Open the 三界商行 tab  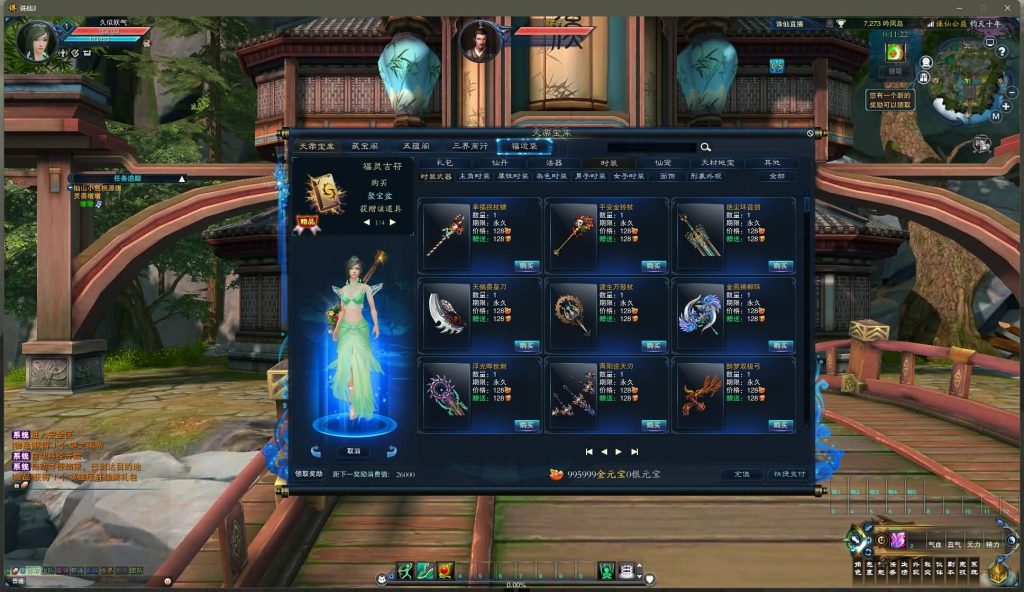[469, 146]
